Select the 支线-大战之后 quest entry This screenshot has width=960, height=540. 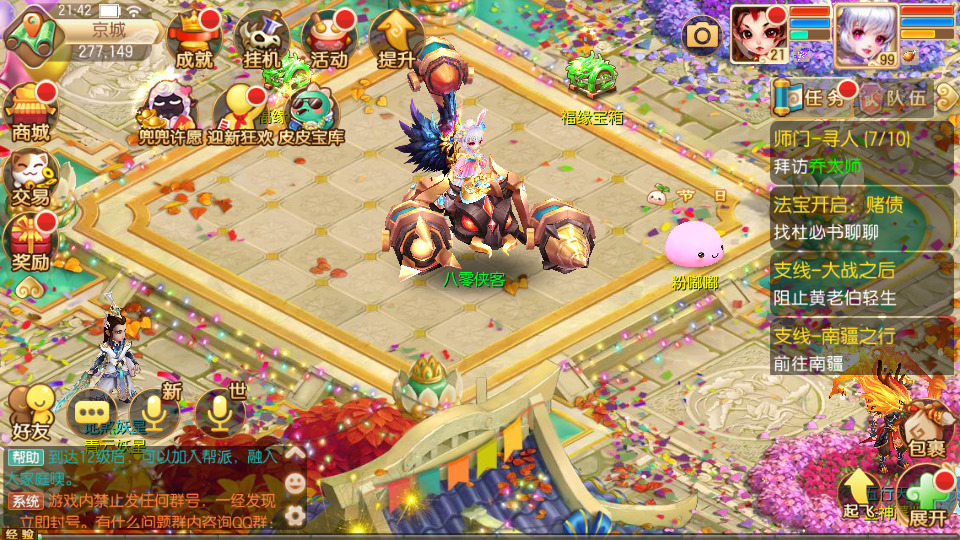[x=862, y=283]
